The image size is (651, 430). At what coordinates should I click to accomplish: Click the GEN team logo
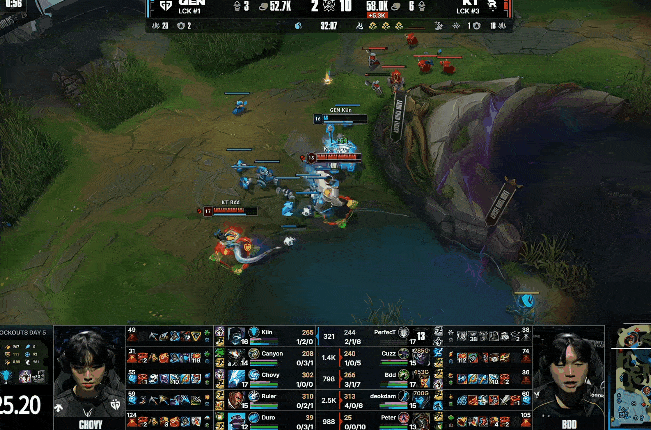click(166, 8)
